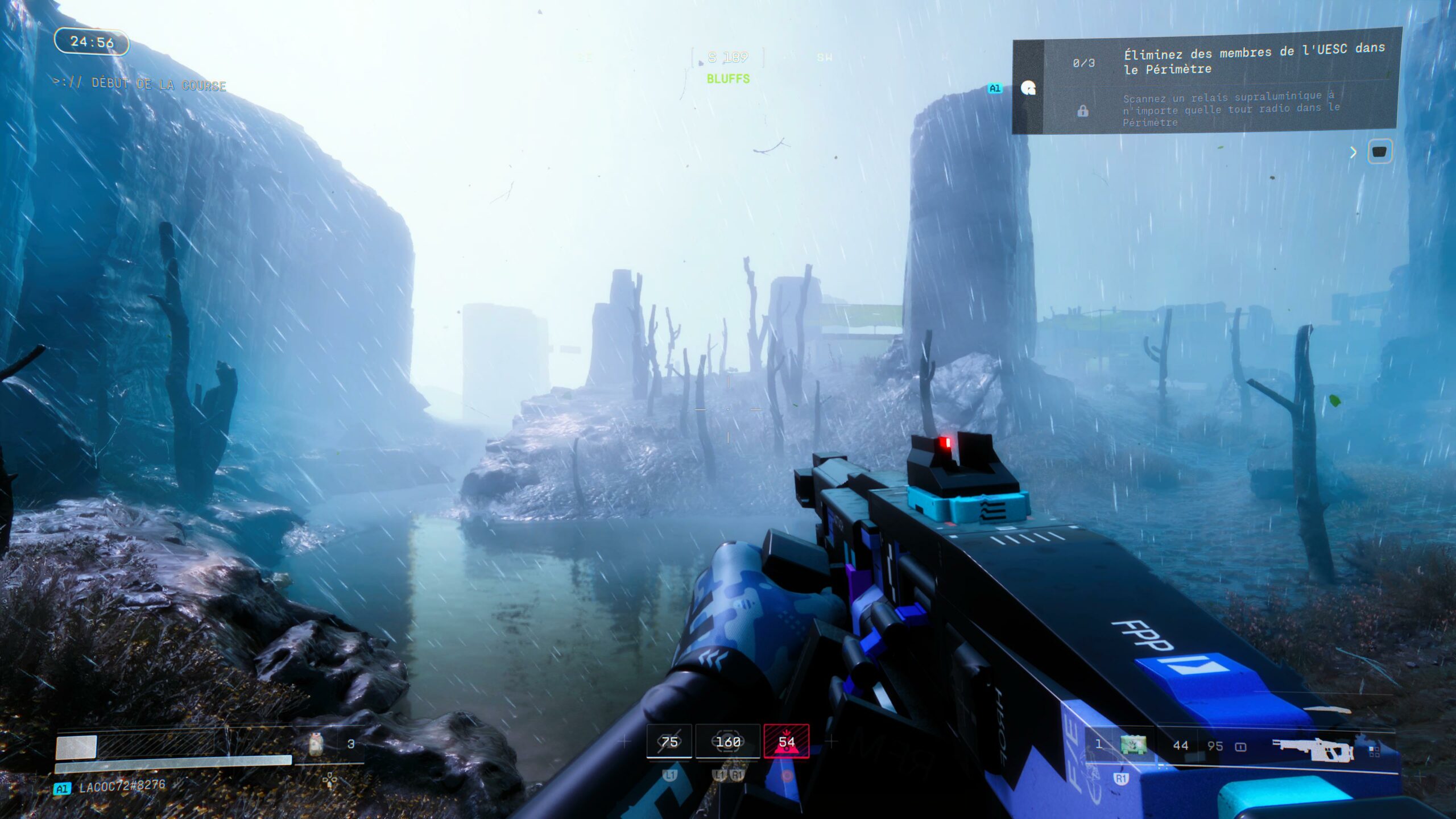Select the ability slot showing 75
The height and width of the screenshot is (819, 1456).
(669, 742)
